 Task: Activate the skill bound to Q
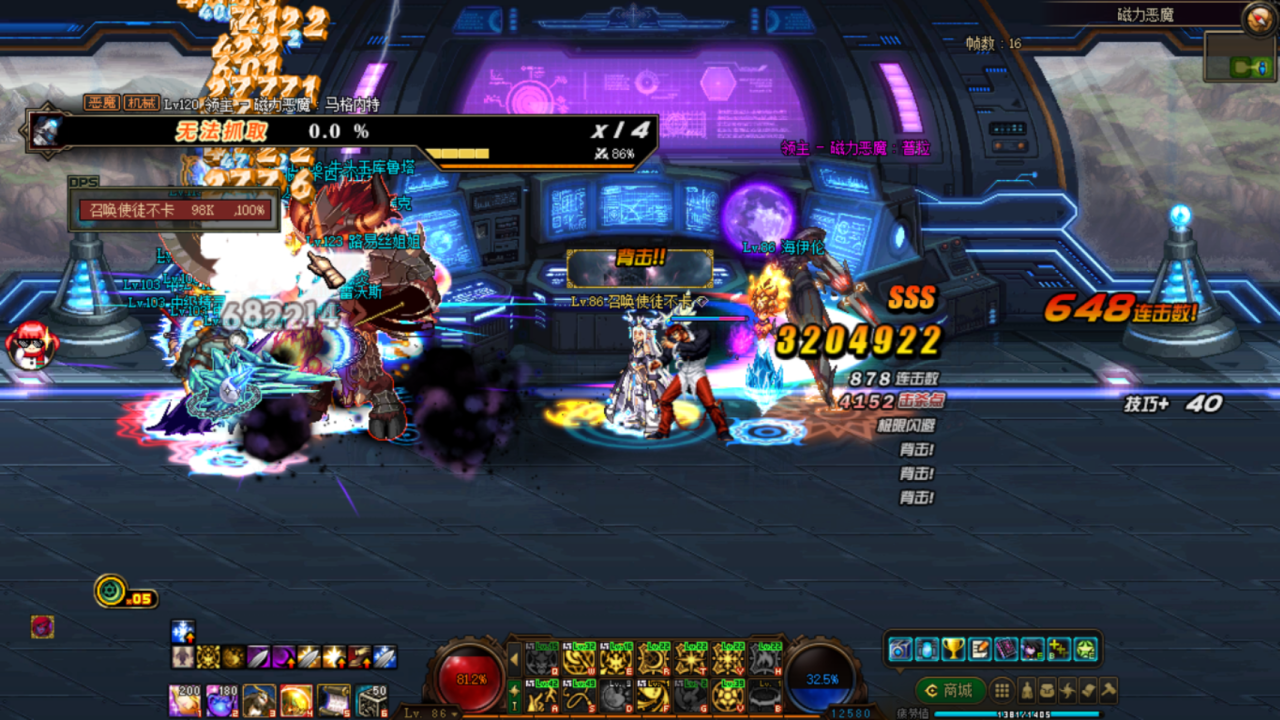541,659
